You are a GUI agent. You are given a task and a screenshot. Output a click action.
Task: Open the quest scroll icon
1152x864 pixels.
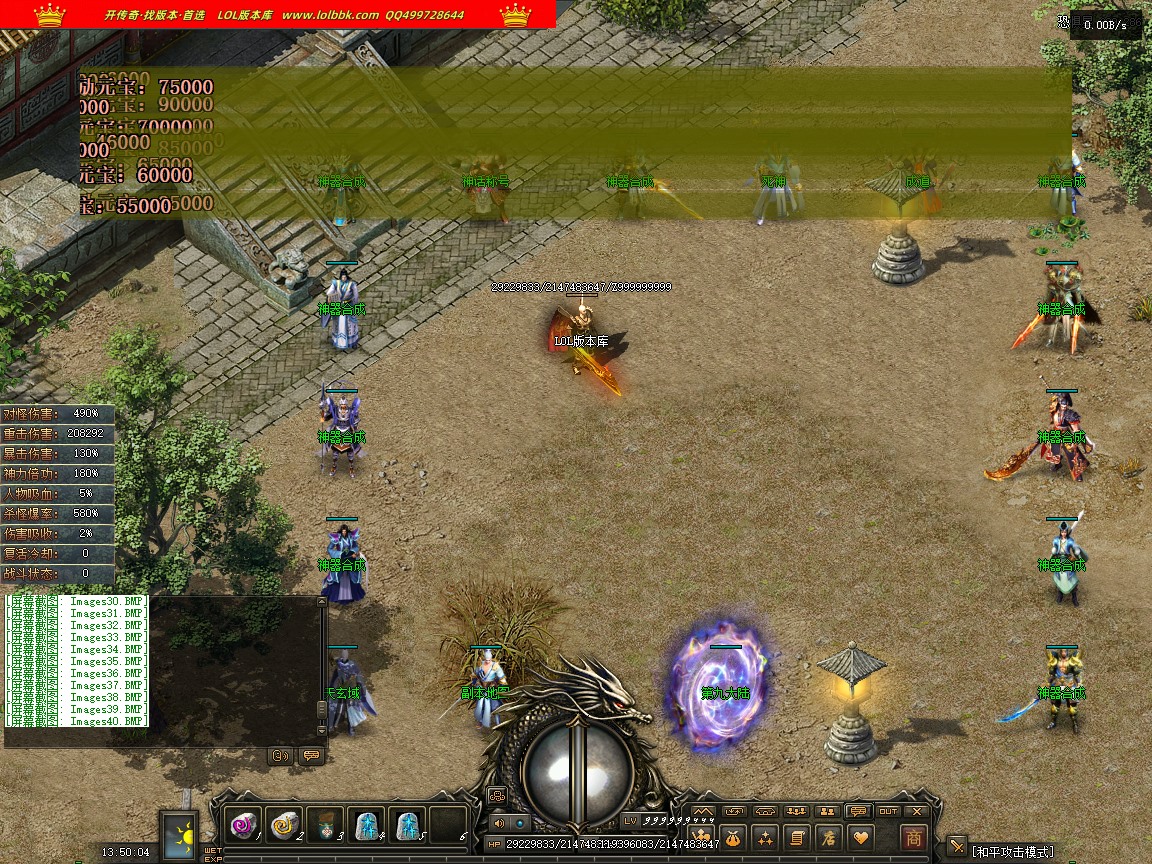797,838
